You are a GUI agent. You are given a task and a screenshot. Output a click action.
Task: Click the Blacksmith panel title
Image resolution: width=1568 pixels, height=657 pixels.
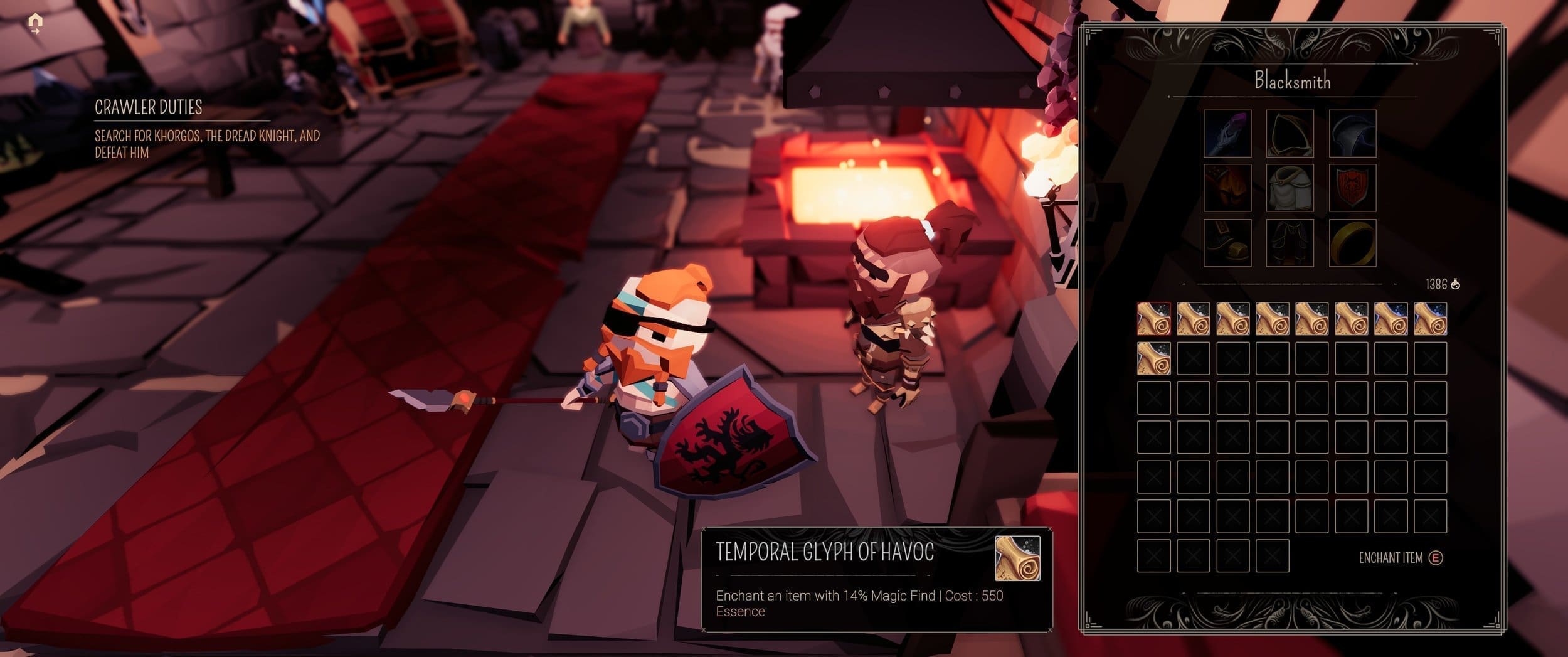(x=1293, y=82)
